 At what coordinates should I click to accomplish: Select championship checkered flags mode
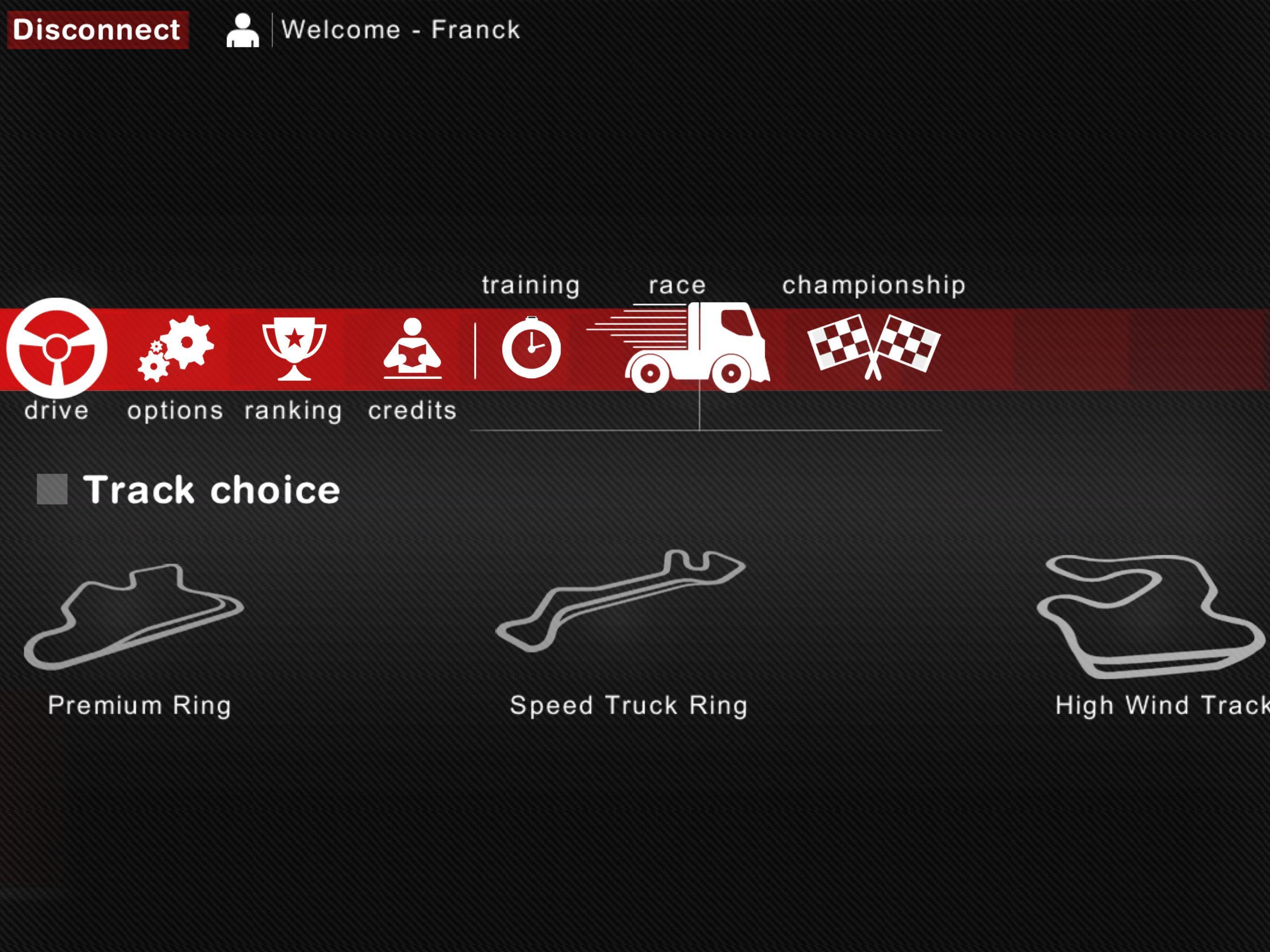[x=873, y=347]
